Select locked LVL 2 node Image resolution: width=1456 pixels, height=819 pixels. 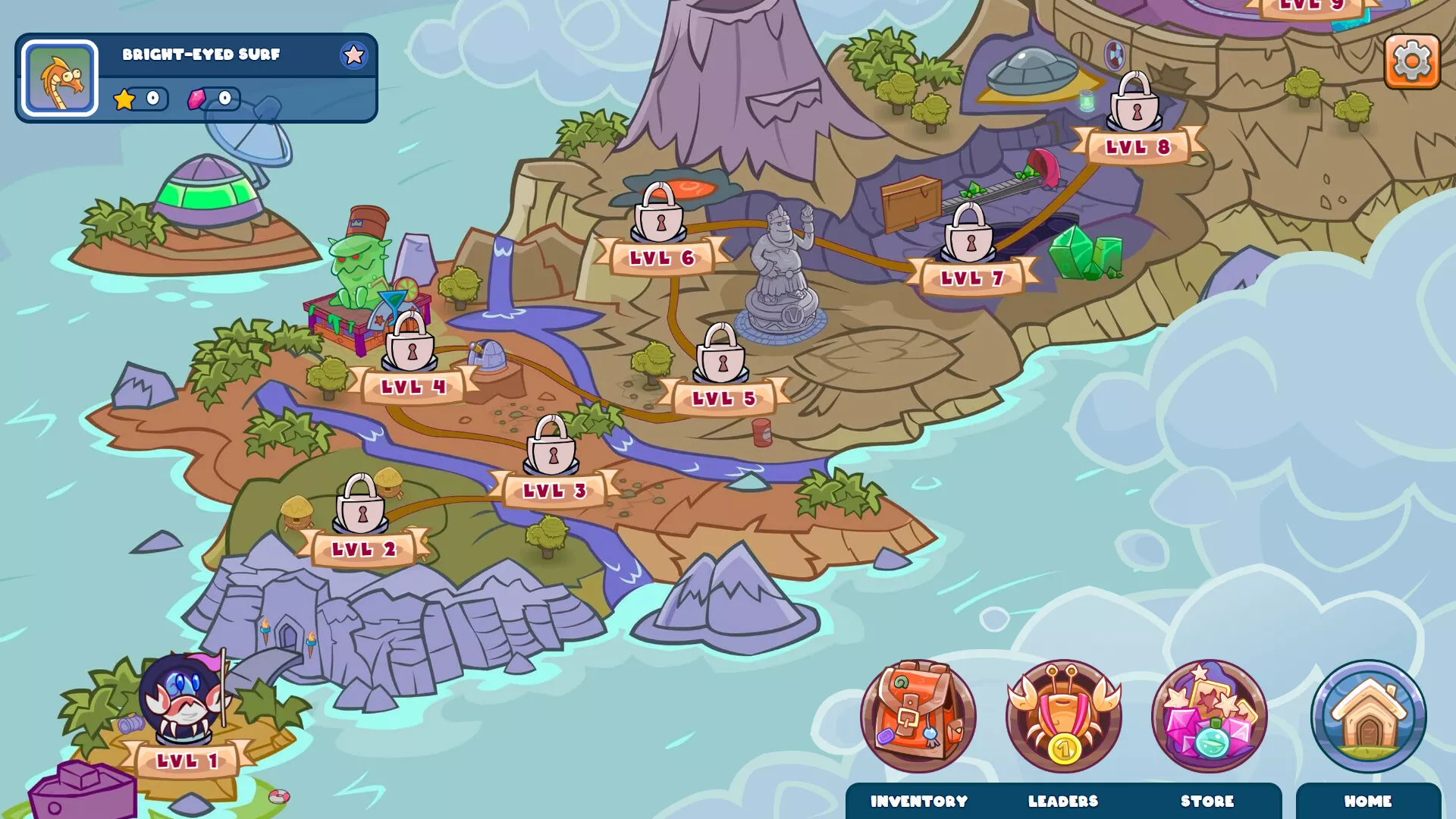pyautogui.click(x=362, y=507)
